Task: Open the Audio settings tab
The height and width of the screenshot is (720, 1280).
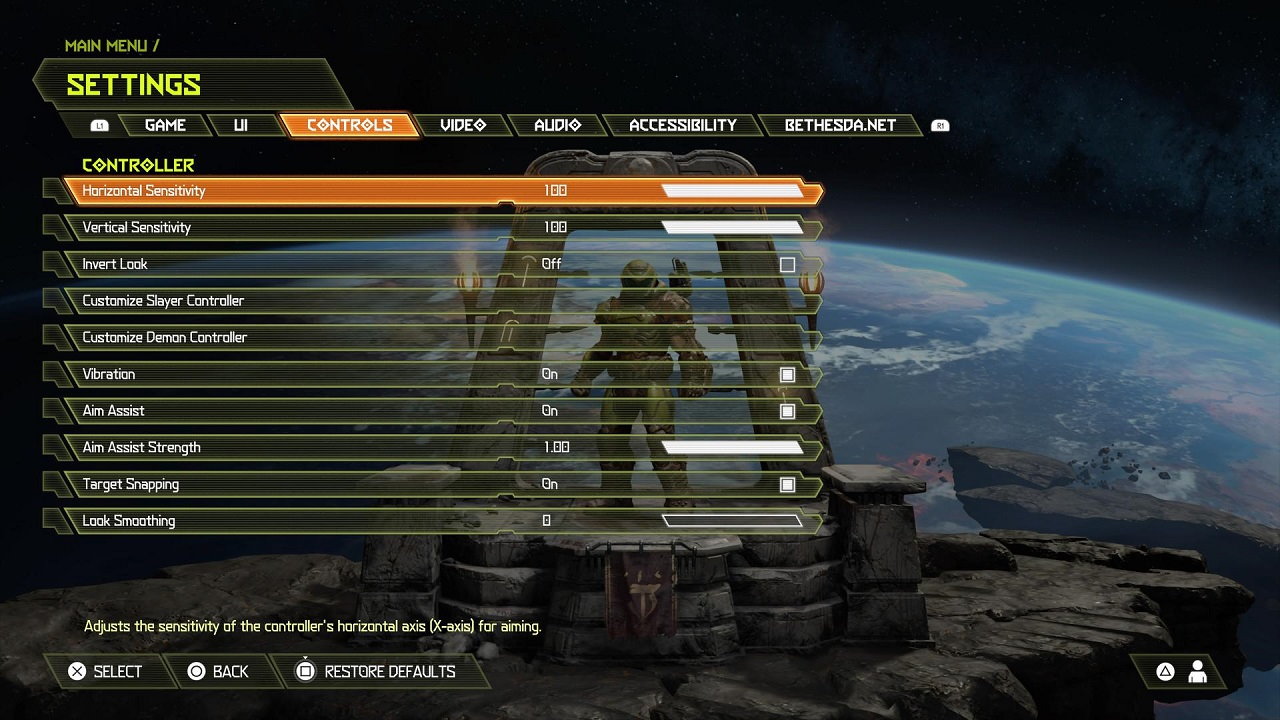Action: click(x=557, y=125)
